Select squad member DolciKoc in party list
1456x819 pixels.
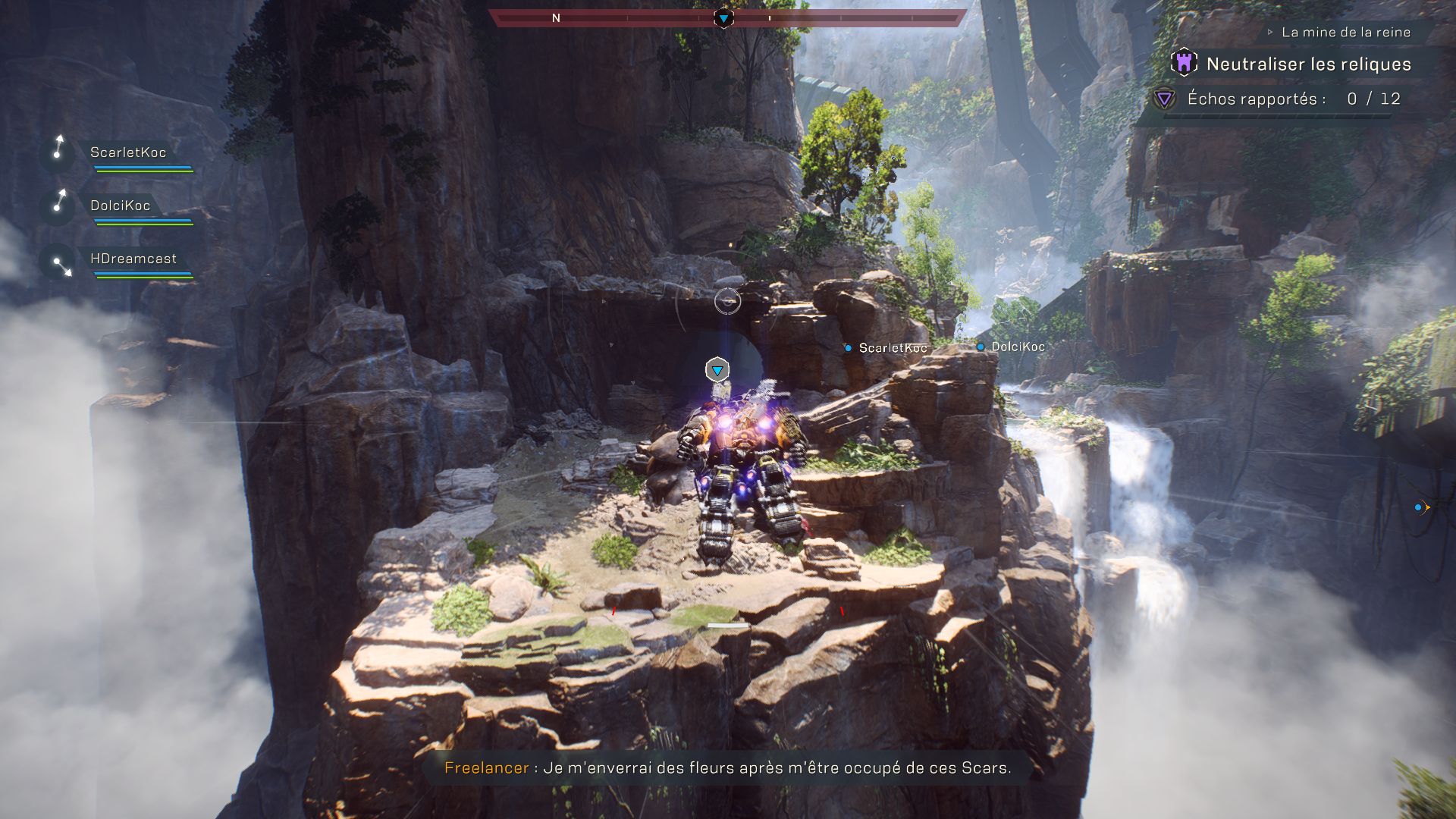pyautogui.click(x=120, y=206)
